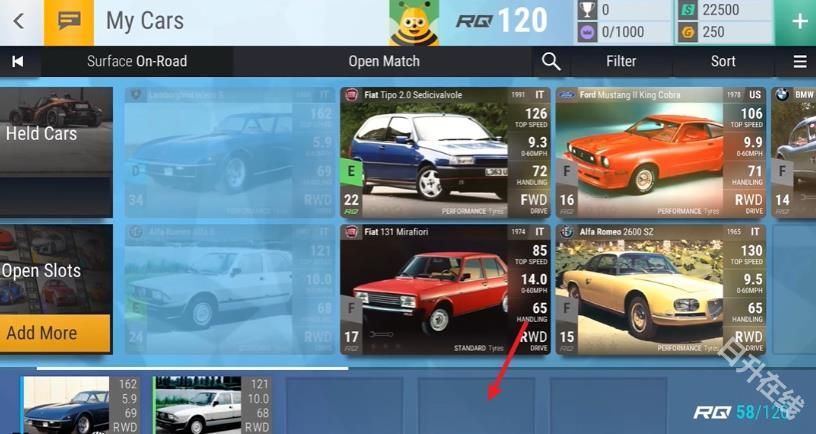Screen dimensions: 816x434
Task: Click the Add More slots button
Action: coord(56,333)
